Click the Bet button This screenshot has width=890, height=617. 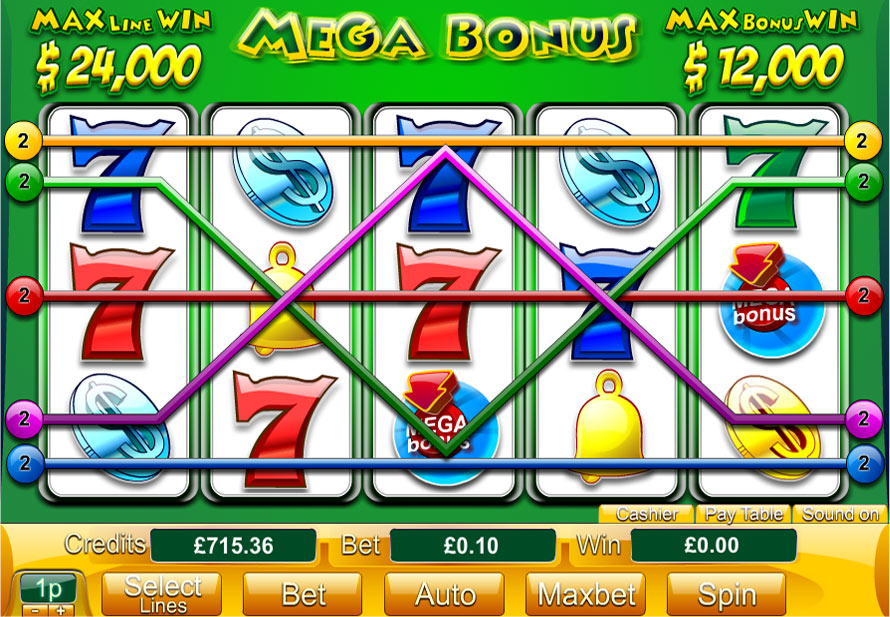click(x=304, y=595)
